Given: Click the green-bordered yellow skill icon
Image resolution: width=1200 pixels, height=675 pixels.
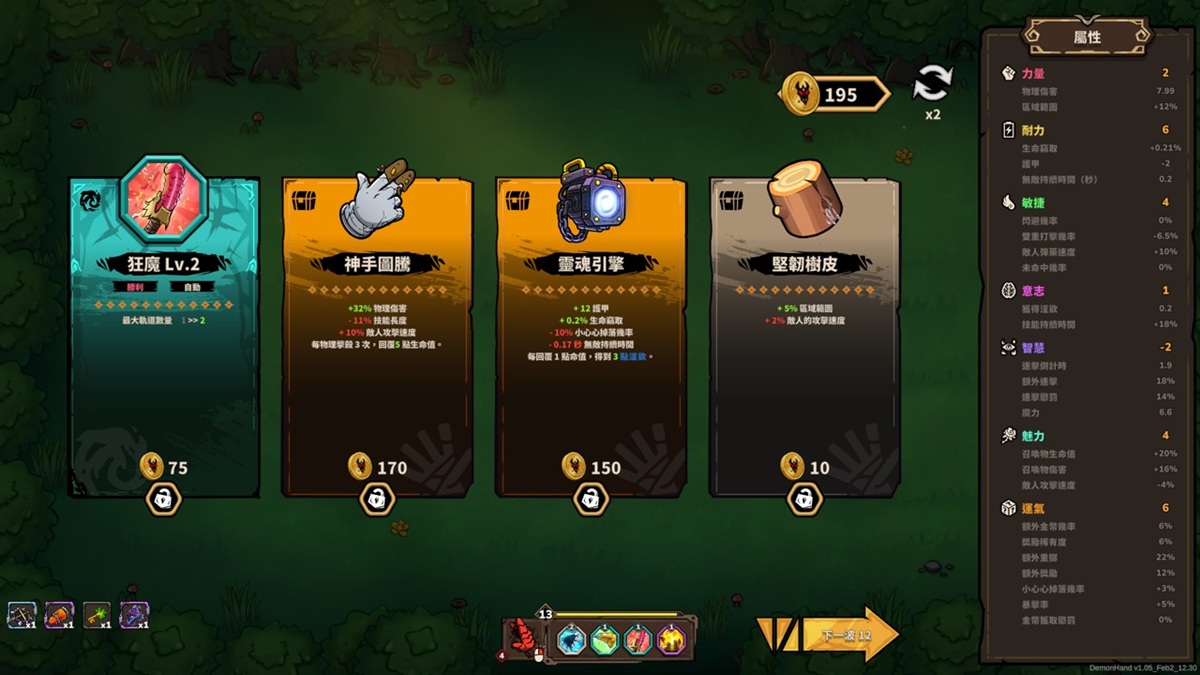Looking at the screenshot, I should 605,639.
